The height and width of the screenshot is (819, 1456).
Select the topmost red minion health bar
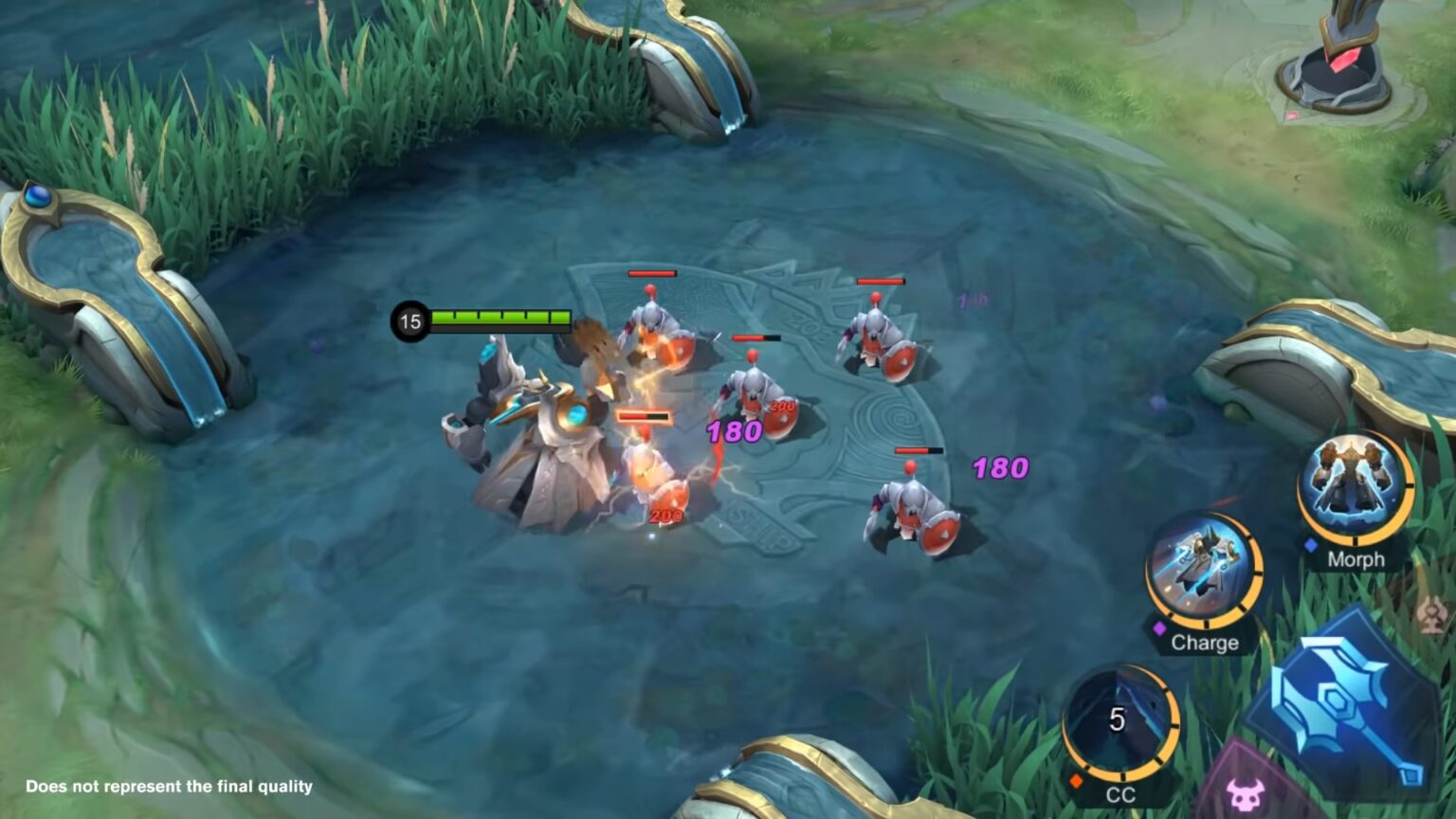tap(651, 274)
